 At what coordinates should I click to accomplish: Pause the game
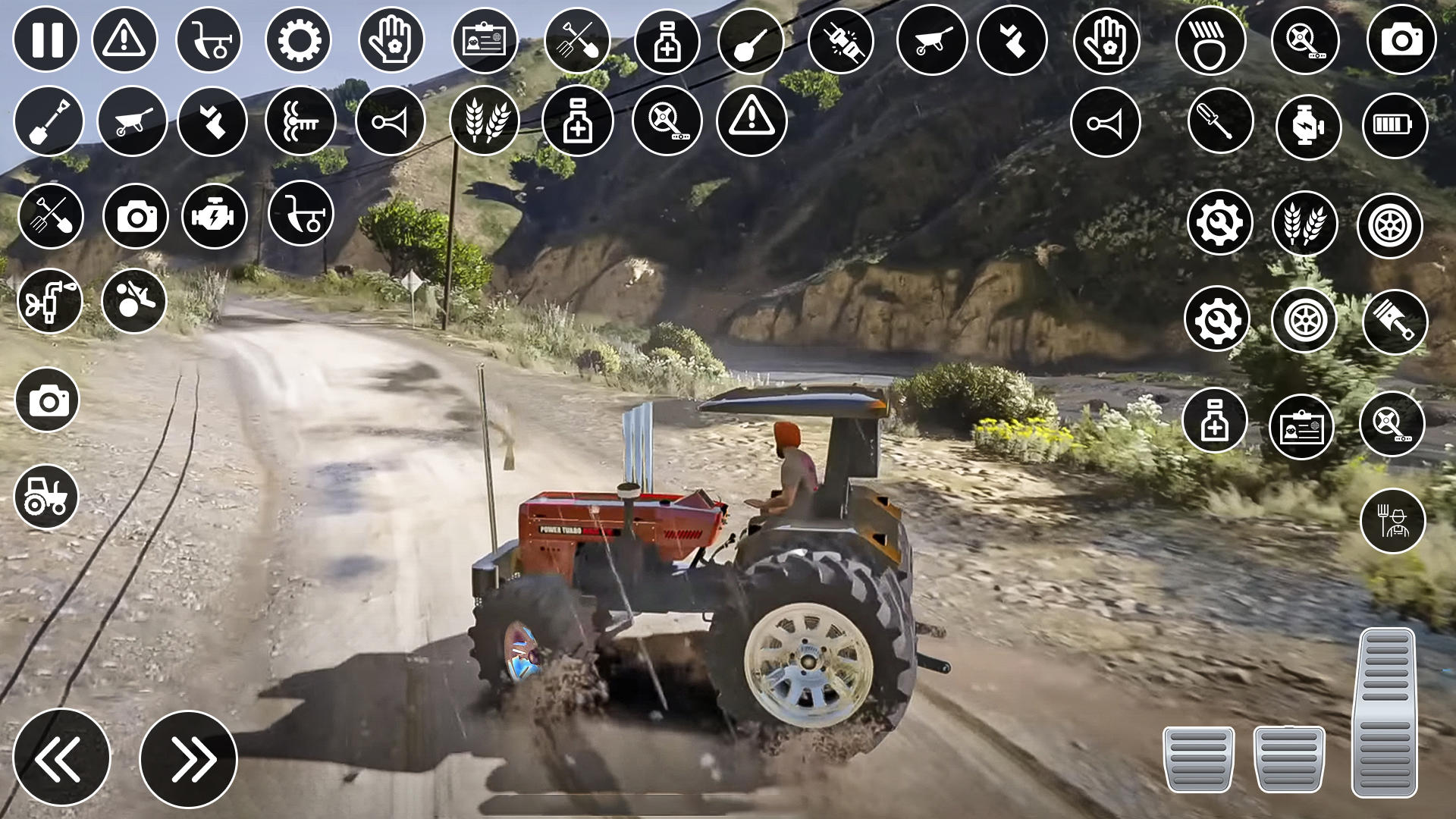[47, 42]
